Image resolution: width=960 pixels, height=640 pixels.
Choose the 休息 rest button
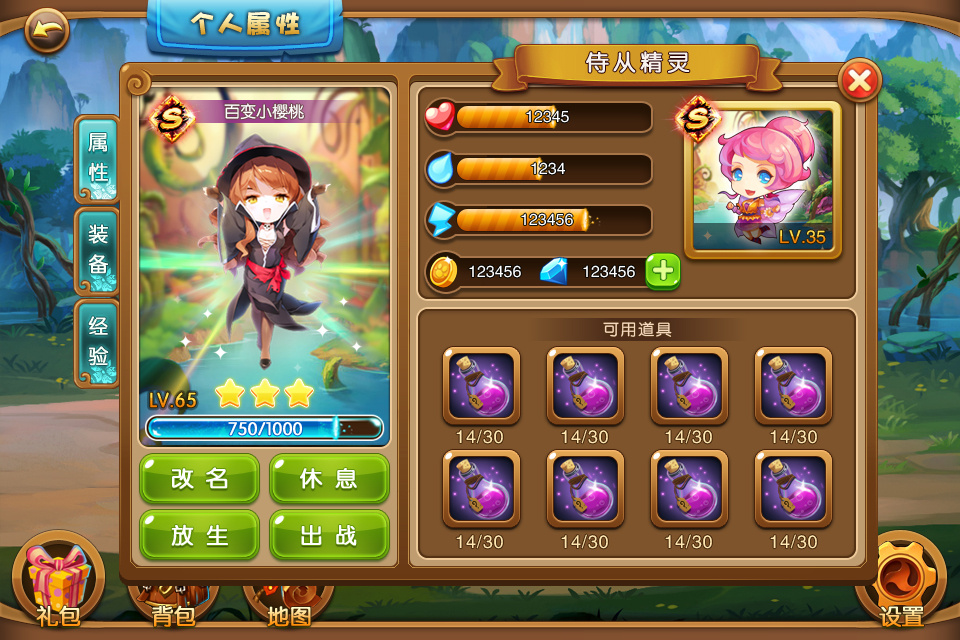pyautogui.click(x=329, y=479)
